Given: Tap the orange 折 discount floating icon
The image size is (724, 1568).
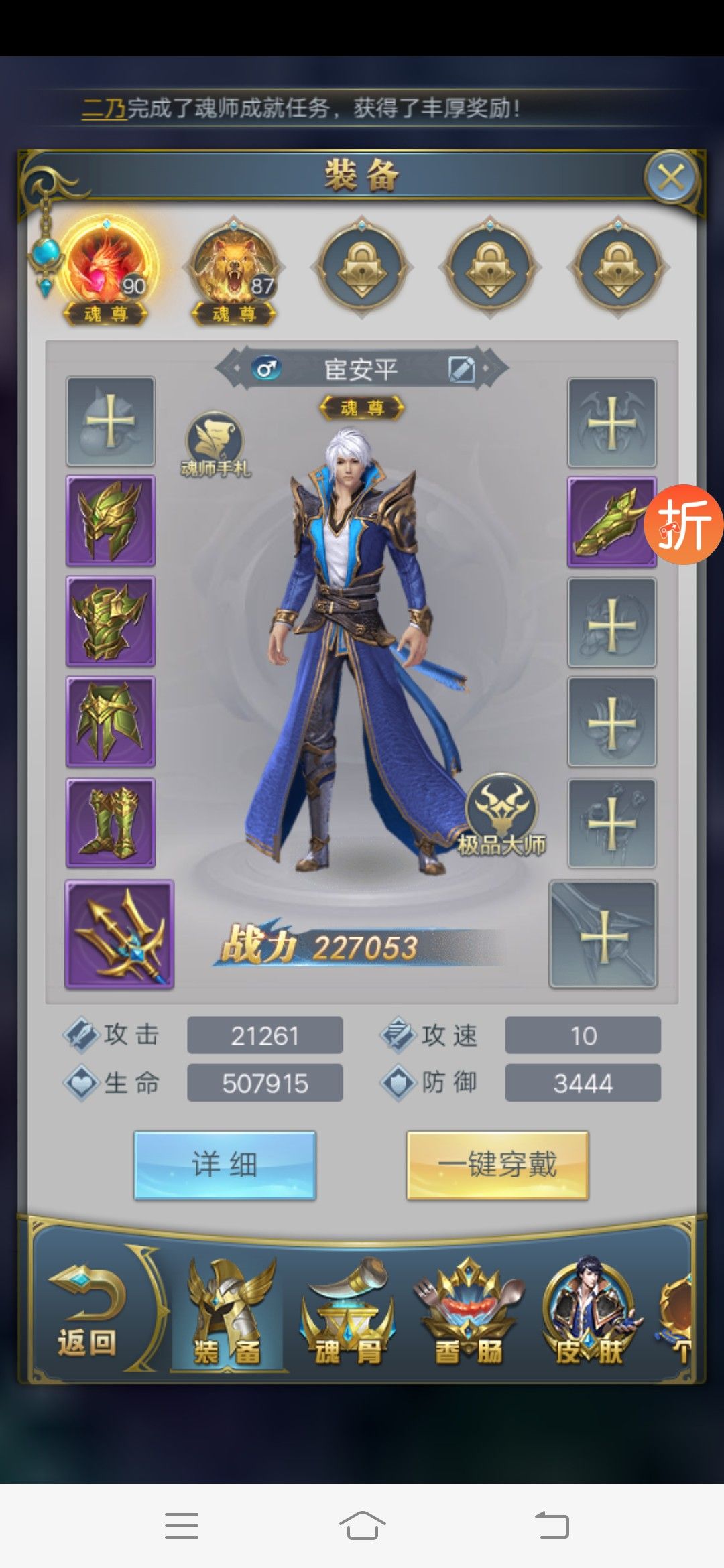Looking at the screenshot, I should click(x=684, y=524).
